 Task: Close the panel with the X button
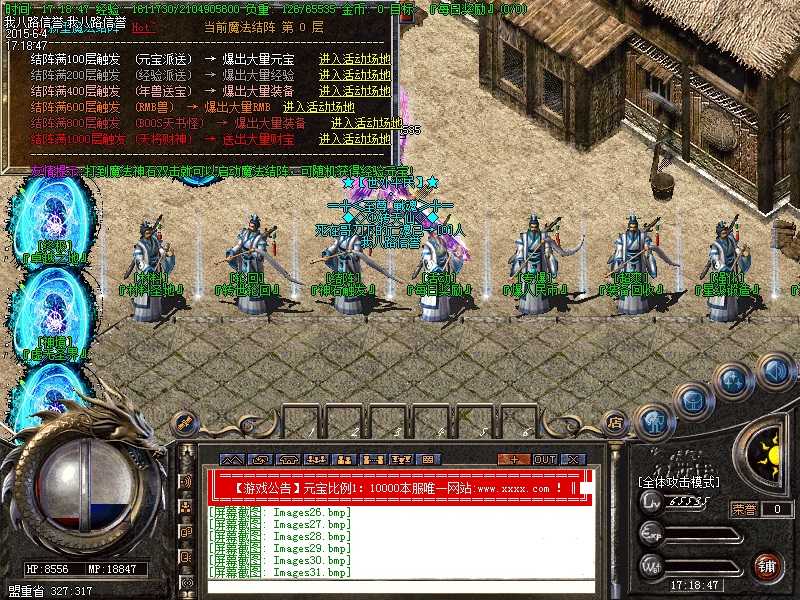(572, 459)
